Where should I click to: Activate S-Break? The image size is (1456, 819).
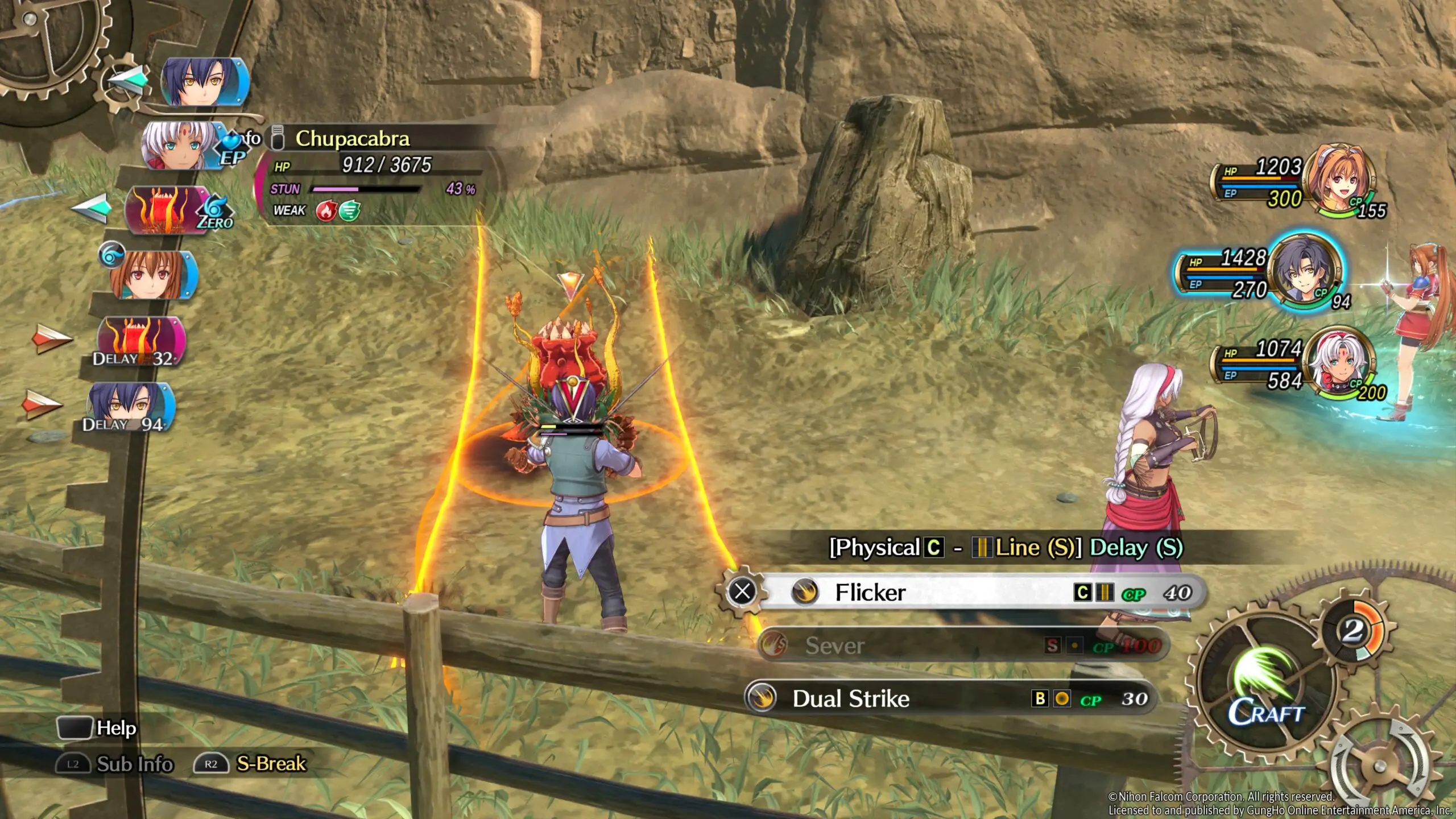pos(251,764)
